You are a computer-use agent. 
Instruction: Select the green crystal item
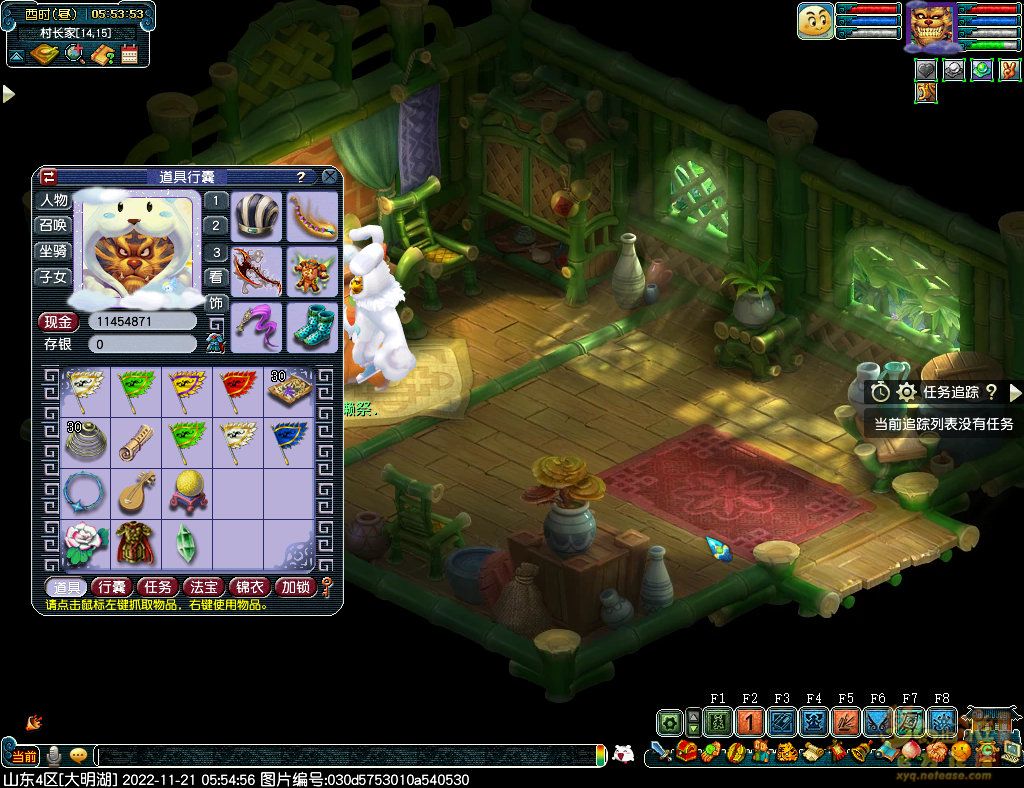pos(186,543)
